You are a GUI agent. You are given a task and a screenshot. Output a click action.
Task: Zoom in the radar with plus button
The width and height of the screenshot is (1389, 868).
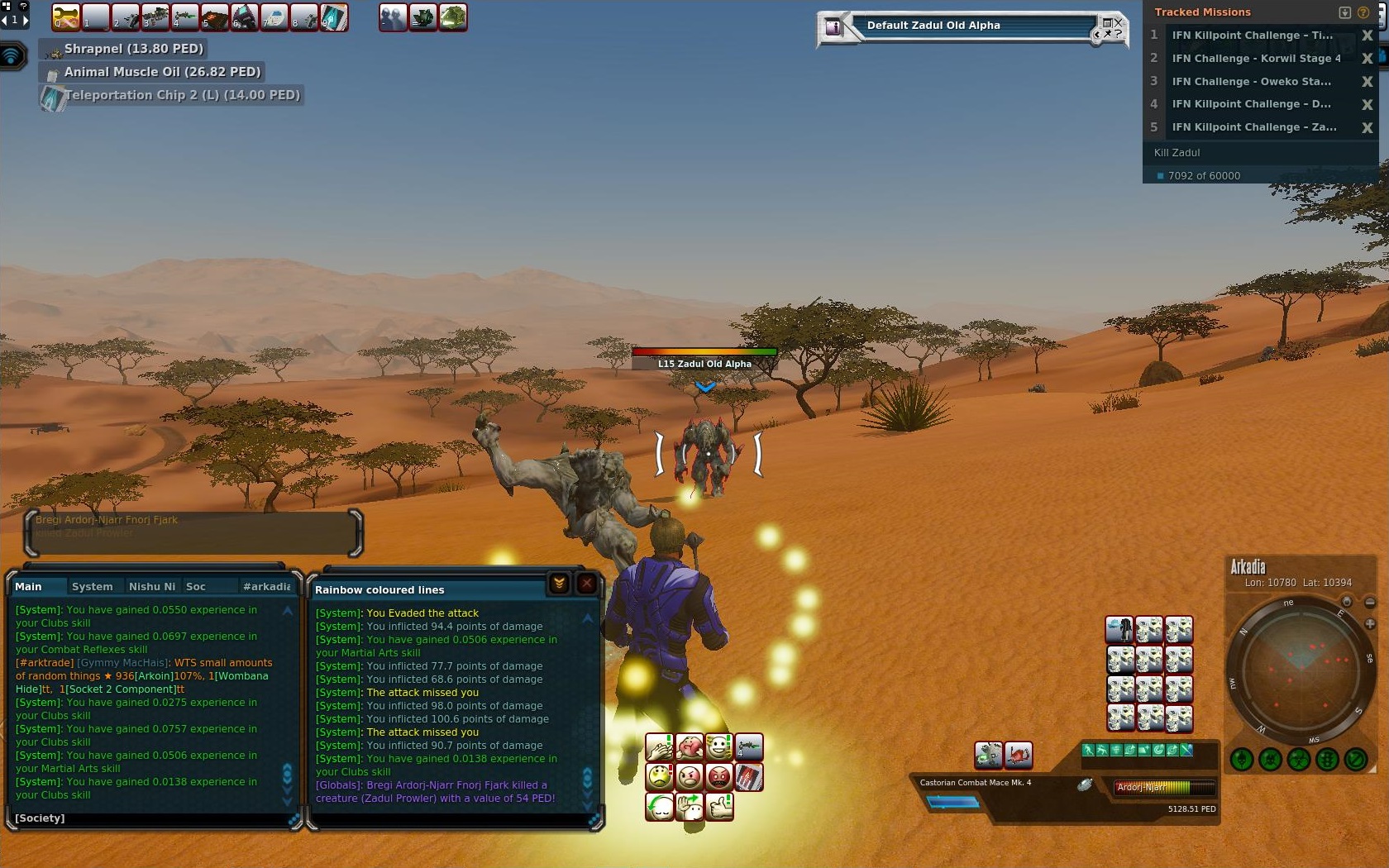(1370, 623)
